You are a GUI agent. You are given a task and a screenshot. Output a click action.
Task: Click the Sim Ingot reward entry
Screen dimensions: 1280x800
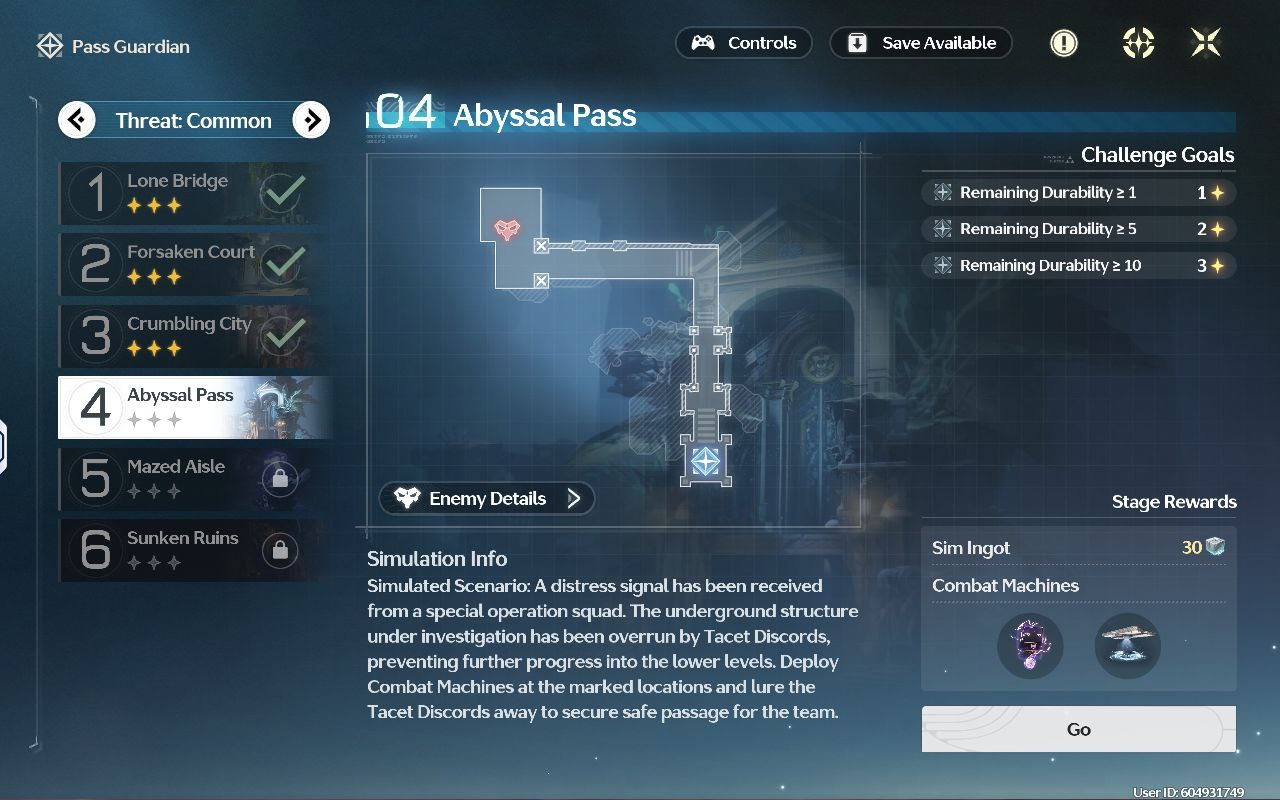click(x=1078, y=548)
